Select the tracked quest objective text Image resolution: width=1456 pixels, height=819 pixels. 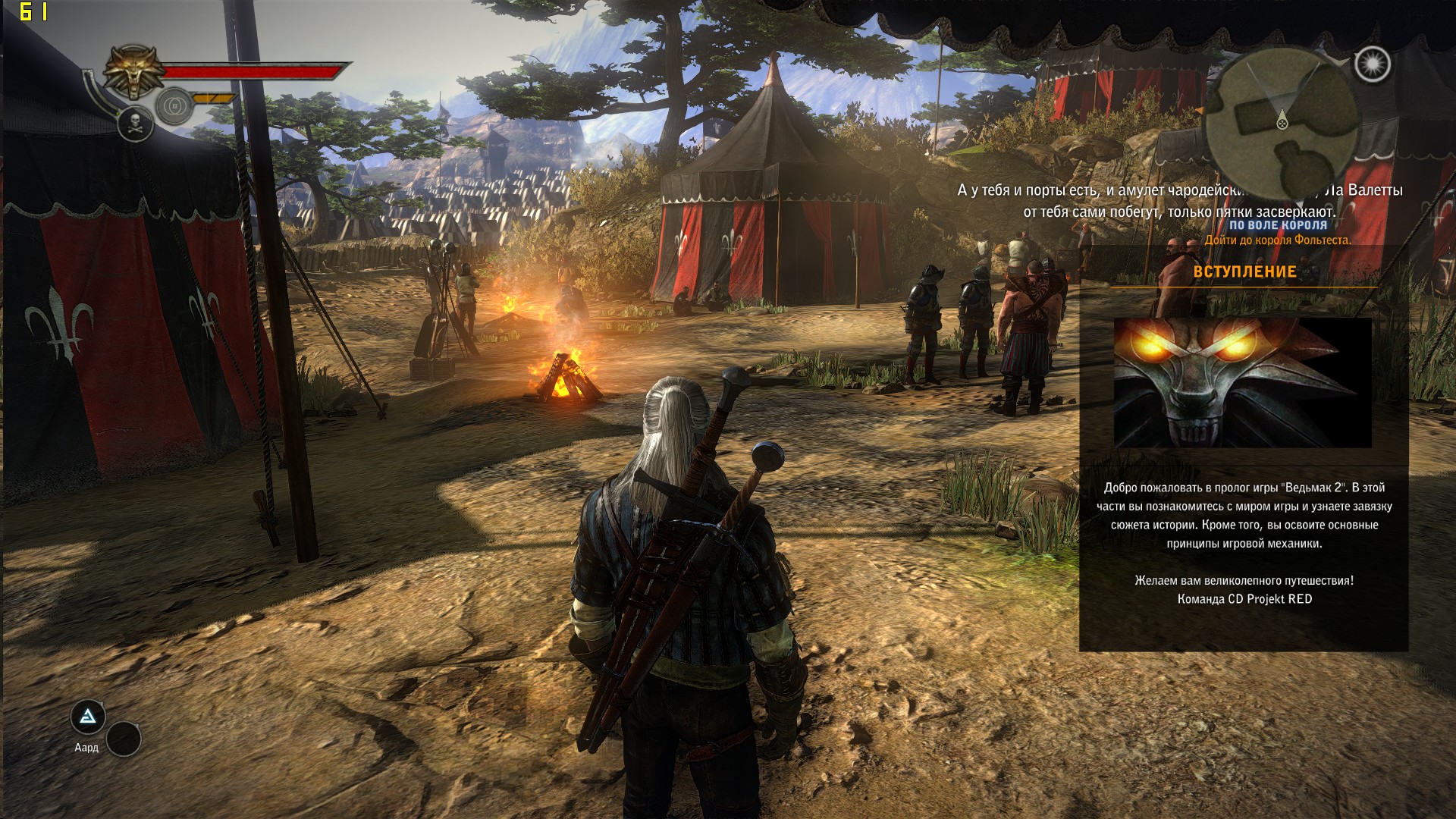1278,240
